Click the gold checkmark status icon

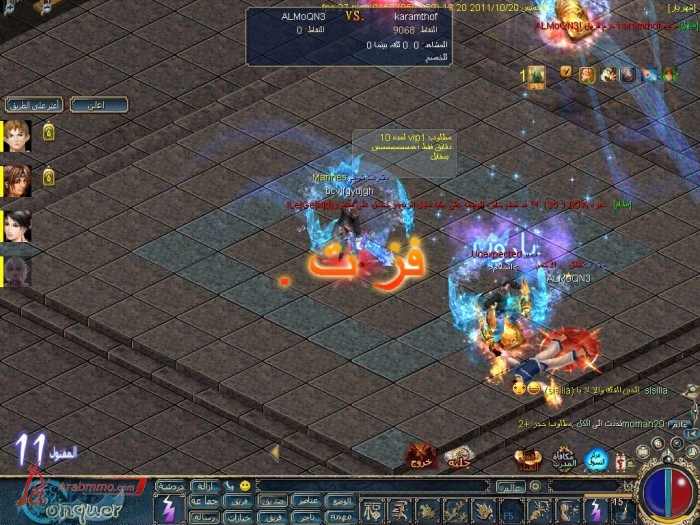(x=566, y=72)
